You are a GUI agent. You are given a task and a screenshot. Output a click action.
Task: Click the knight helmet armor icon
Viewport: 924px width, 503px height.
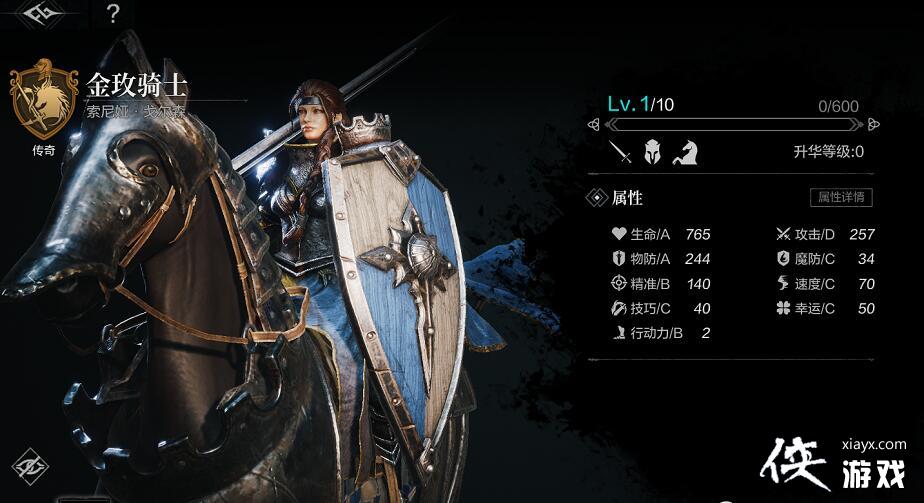tap(652, 152)
